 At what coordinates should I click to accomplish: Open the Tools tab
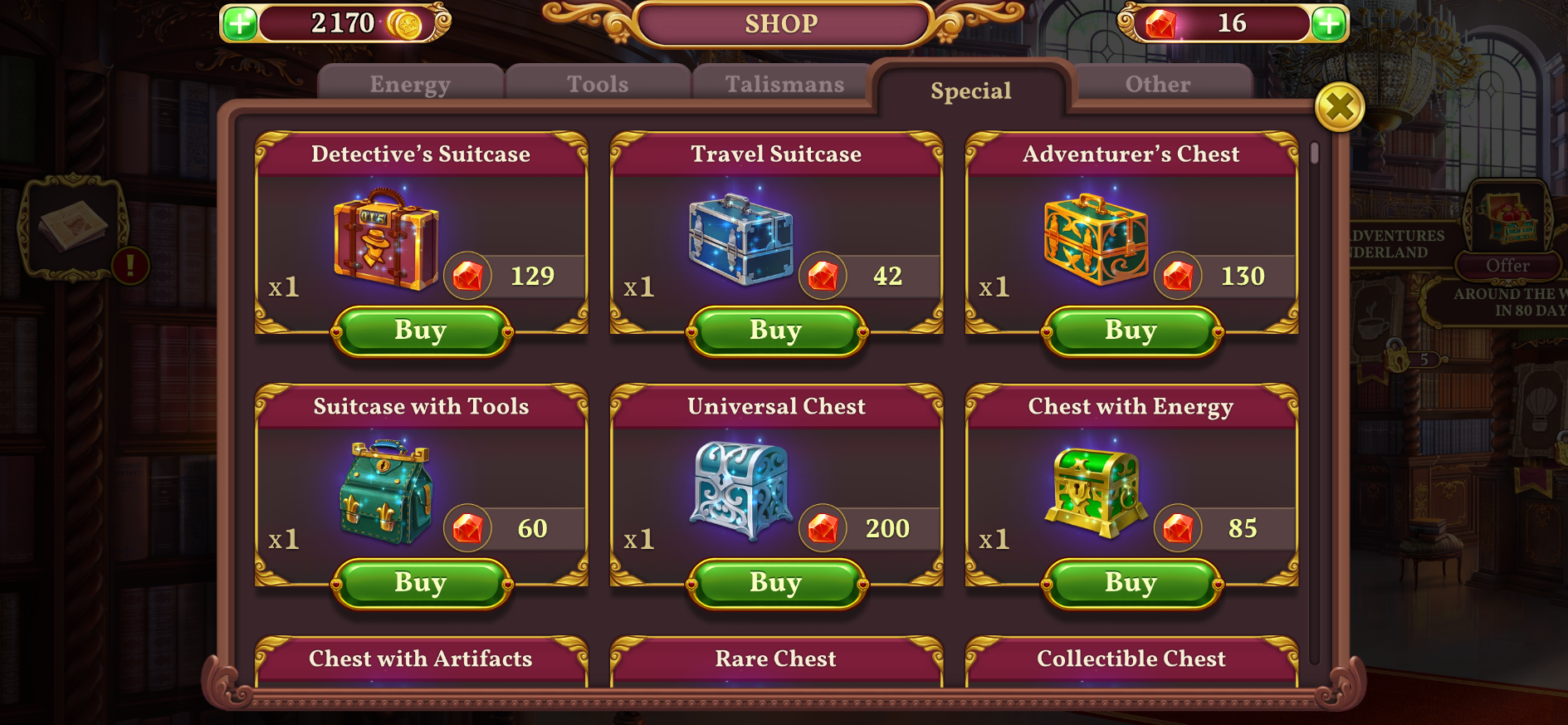tap(596, 83)
